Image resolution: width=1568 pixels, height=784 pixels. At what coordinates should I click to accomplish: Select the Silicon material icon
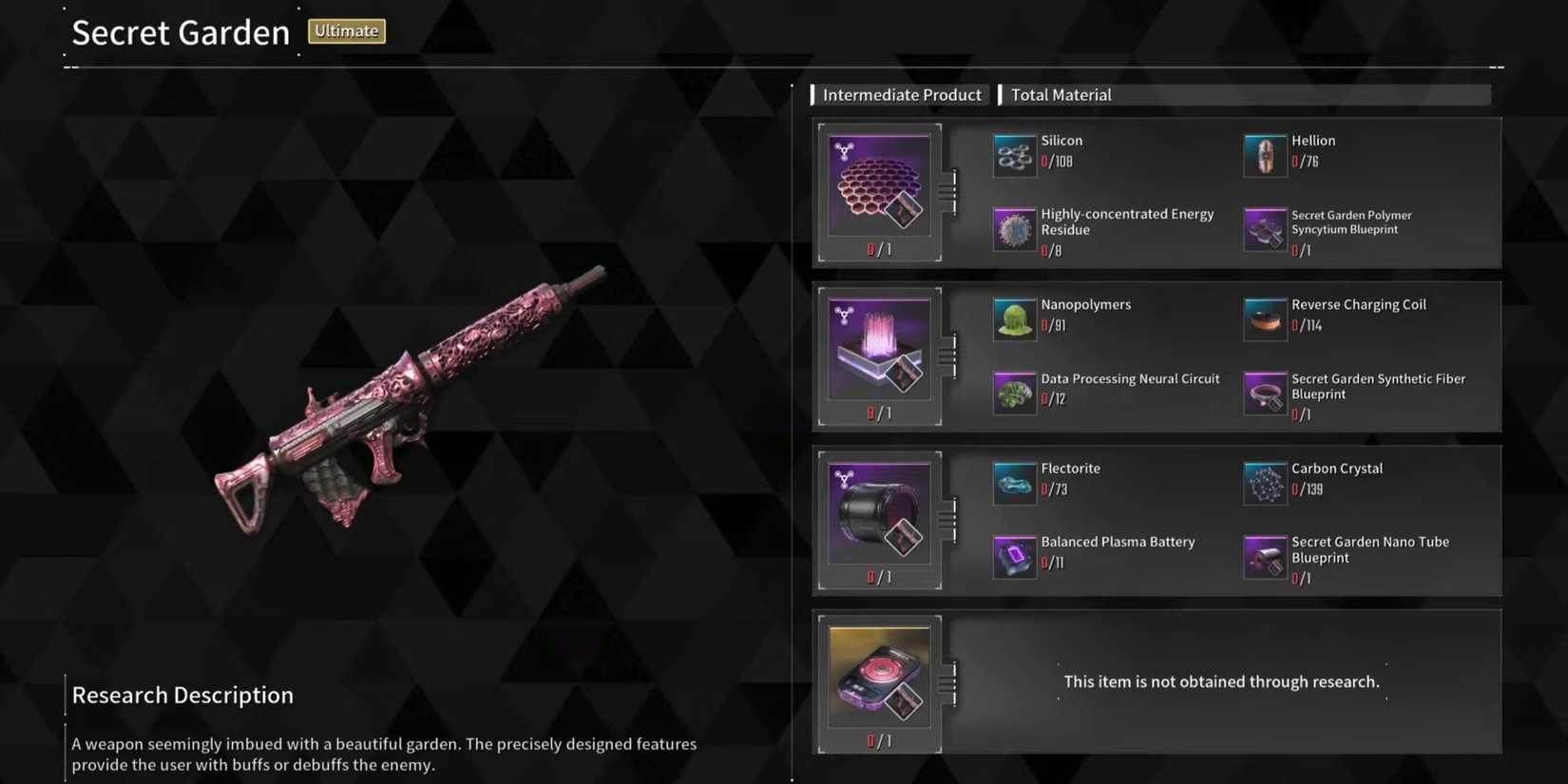[1013, 155]
